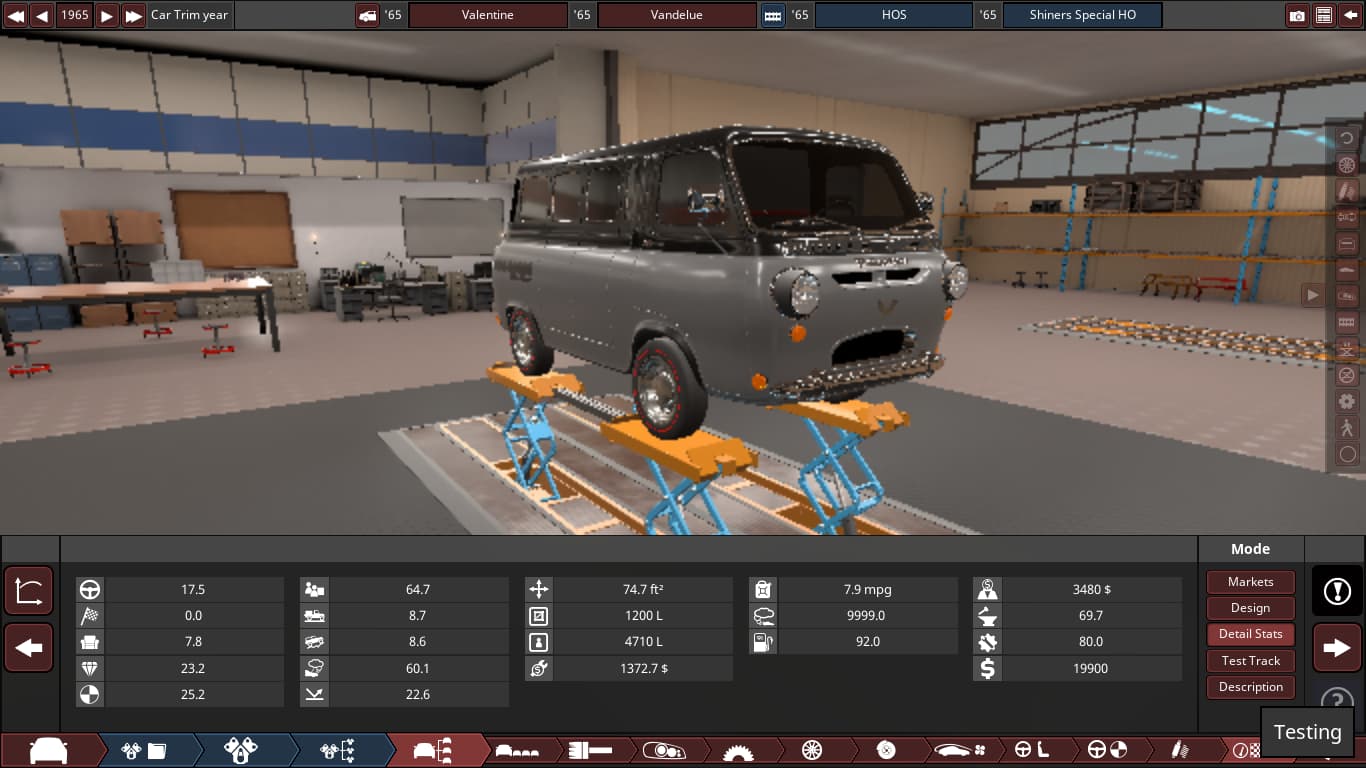The width and height of the screenshot is (1366, 768).
Task: Click the exclamation mark warnings button
Action: point(1337,591)
